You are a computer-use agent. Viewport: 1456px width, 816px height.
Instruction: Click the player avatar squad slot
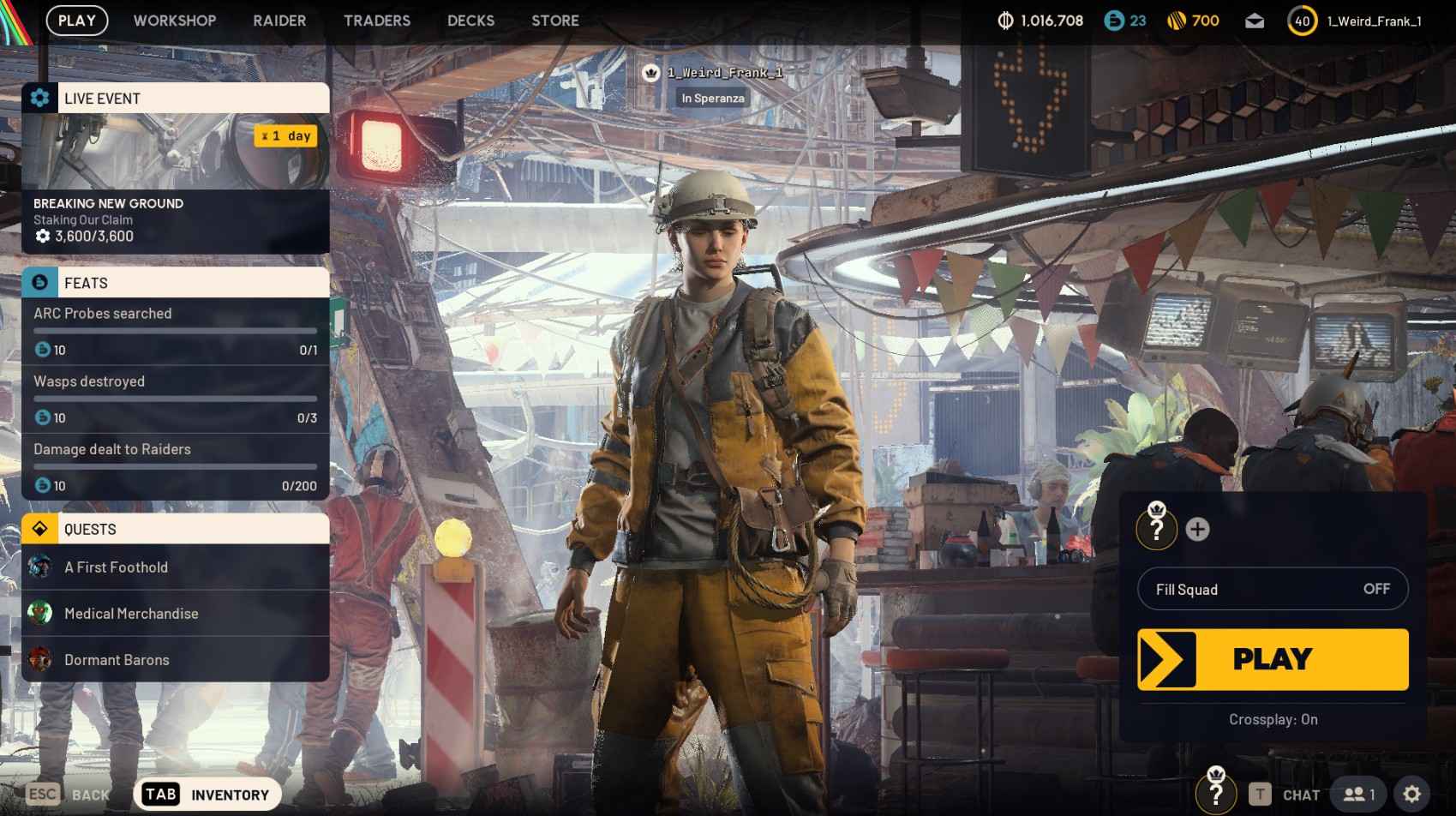pos(1156,530)
